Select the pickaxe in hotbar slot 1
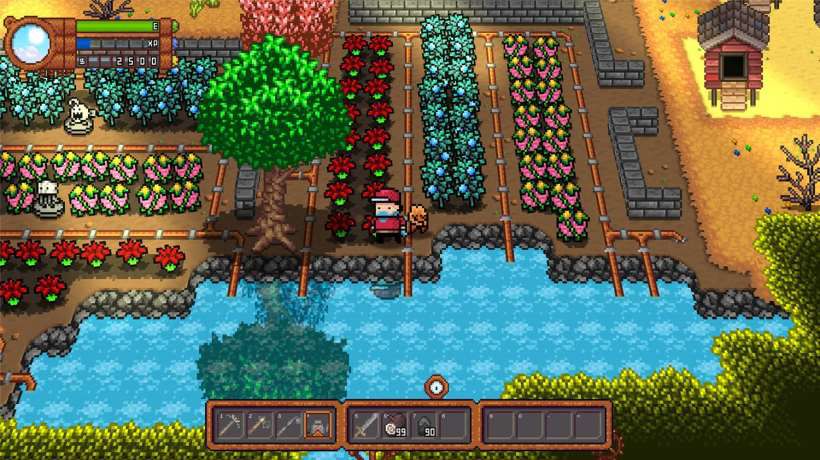This screenshot has width=820, height=460. click(x=228, y=426)
